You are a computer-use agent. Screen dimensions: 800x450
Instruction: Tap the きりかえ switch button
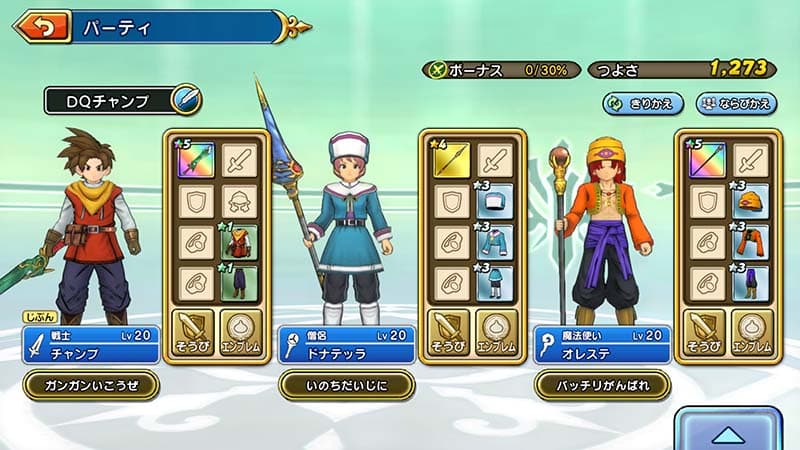pos(643,103)
